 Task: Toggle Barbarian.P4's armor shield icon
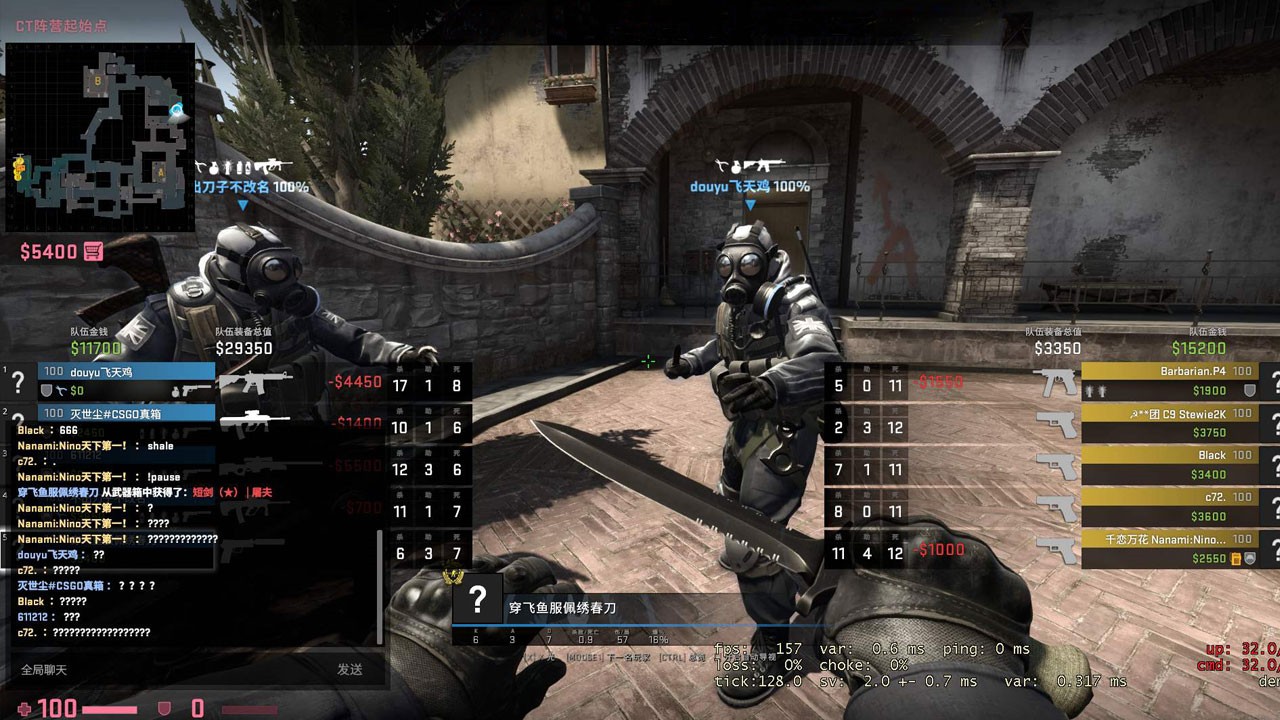click(x=1250, y=390)
